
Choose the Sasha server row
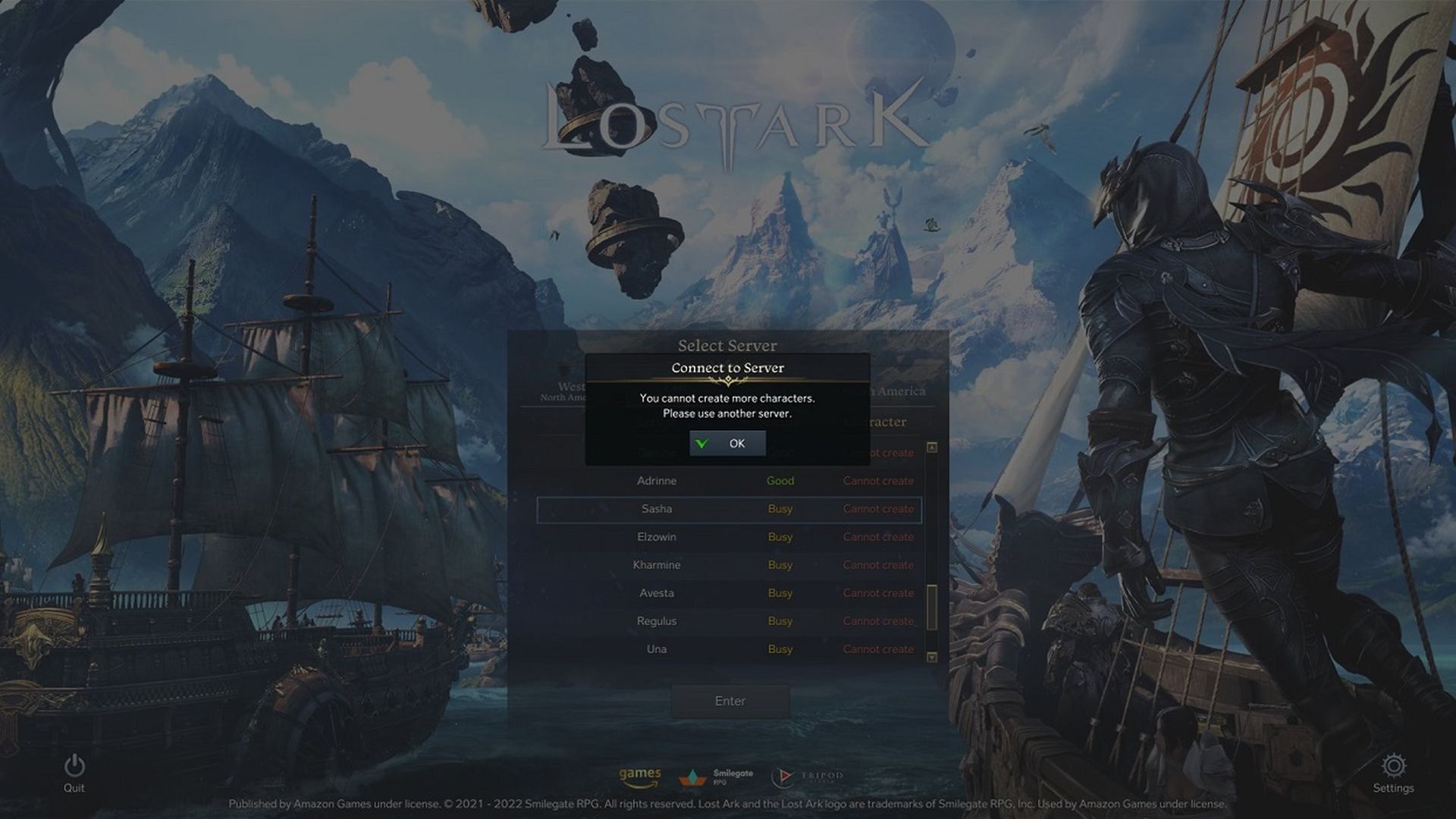click(657, 509)
